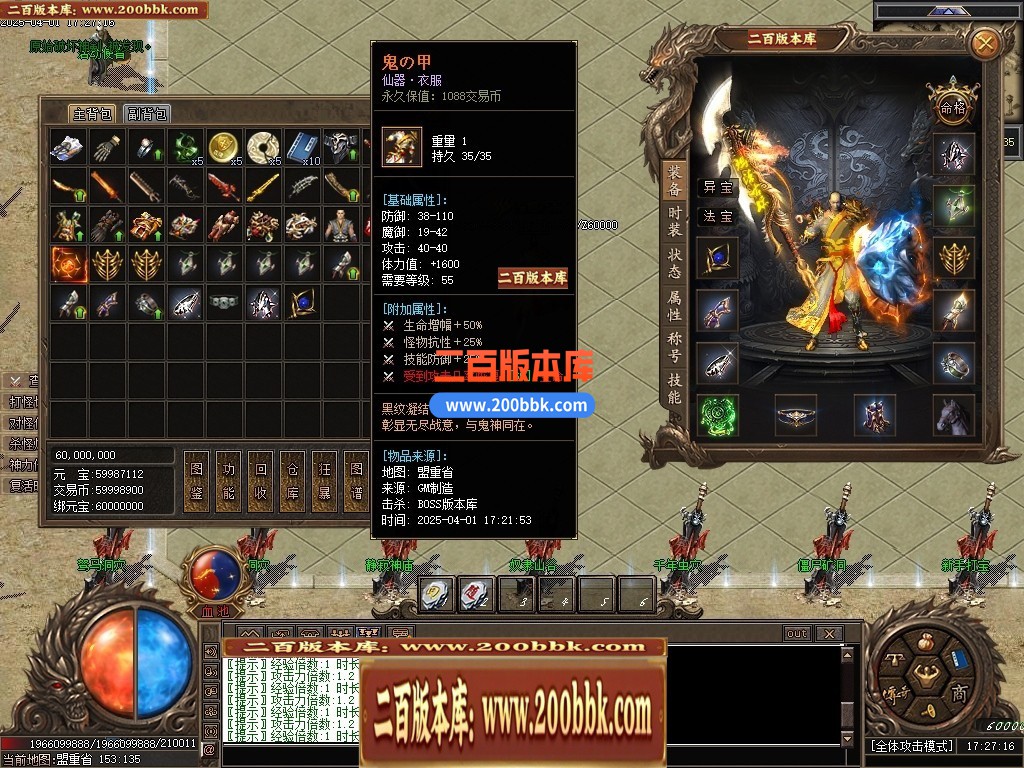
Task: Open the 仓库 warehouse button
Action: (293, 481)
